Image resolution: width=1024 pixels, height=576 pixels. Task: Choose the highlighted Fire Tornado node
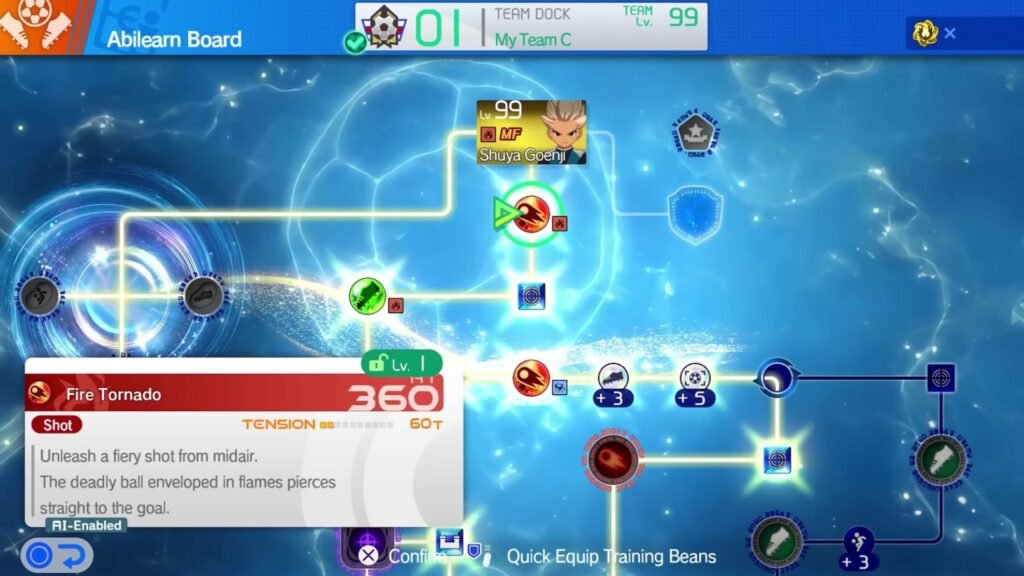531,212
